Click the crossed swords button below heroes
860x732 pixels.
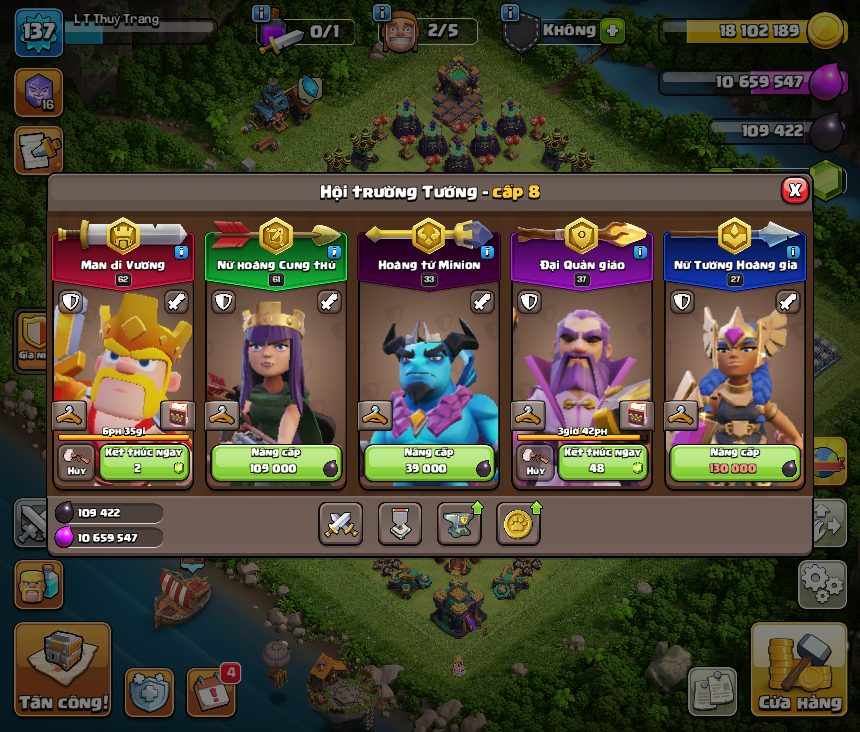pos(341,523)
